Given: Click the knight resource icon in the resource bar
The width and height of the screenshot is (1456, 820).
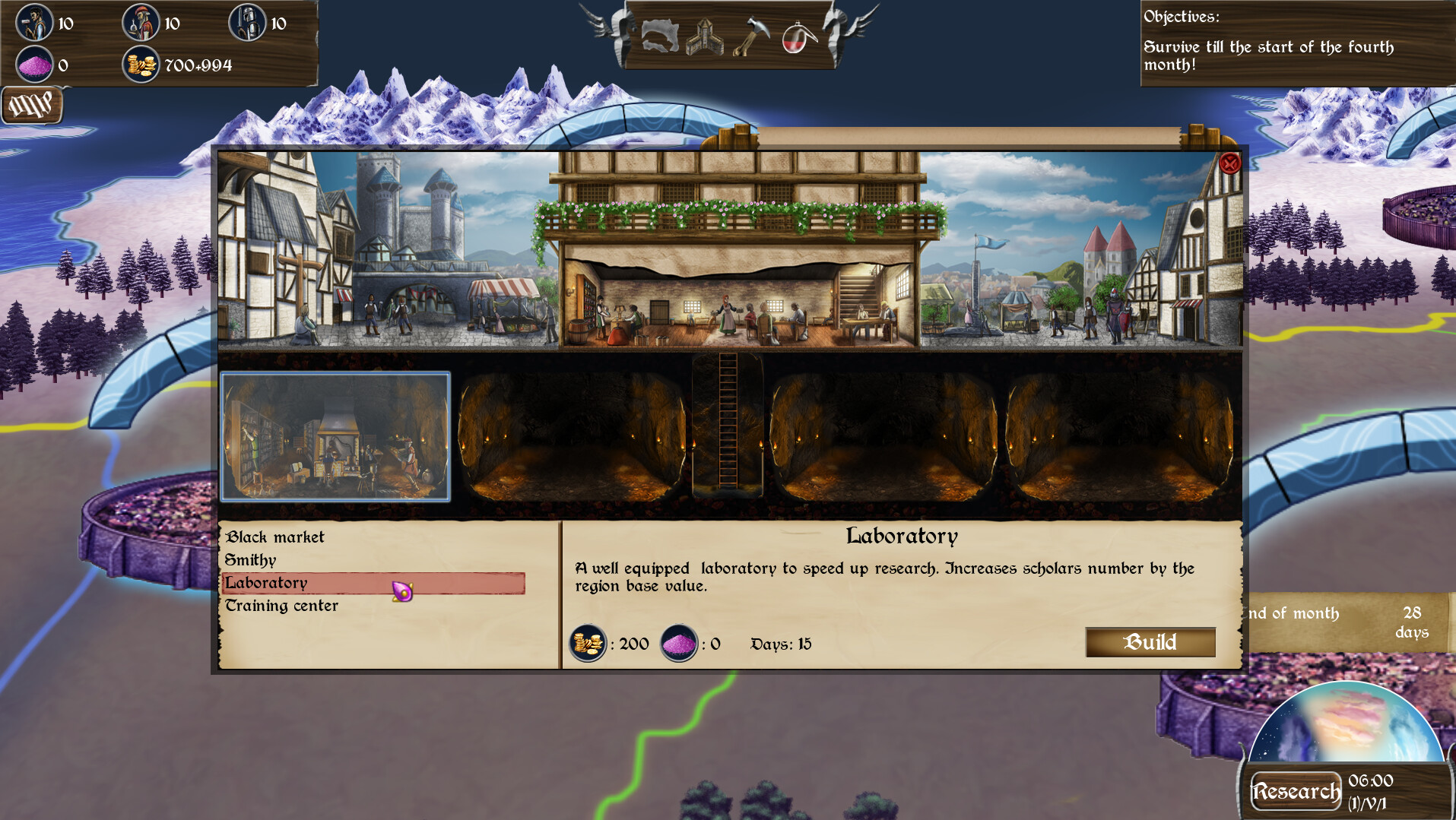Looking at the screenshot, I should [x=246, y=24].
